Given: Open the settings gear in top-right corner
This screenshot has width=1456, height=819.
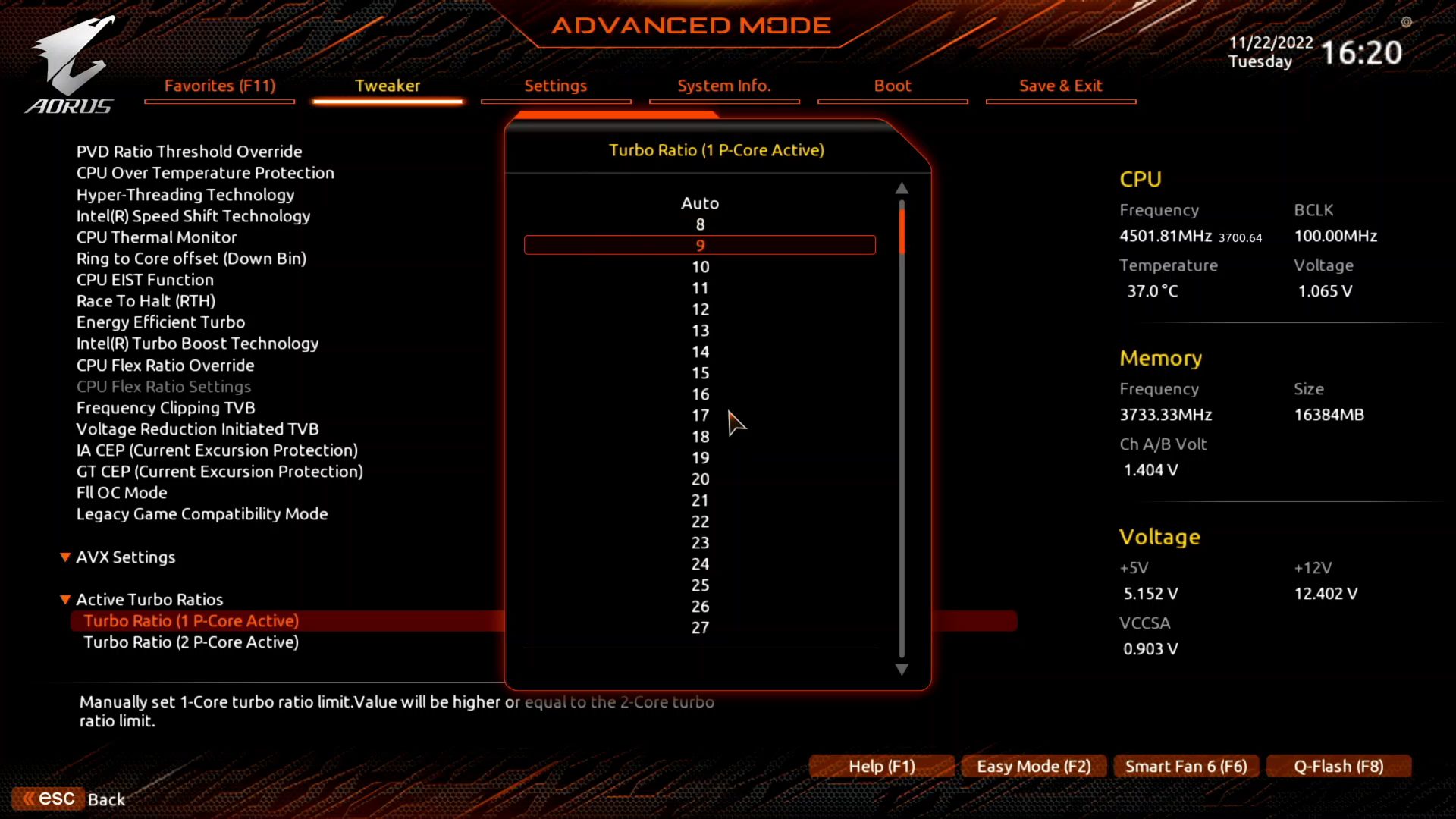Looking at the screenshot, I should (1407, 23).
